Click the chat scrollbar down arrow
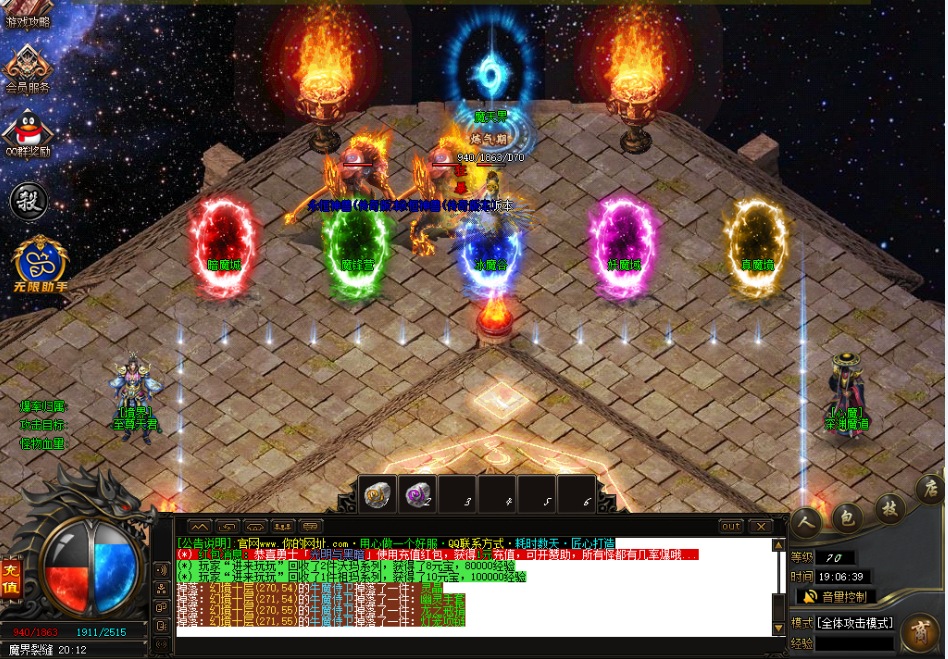Screen dimensions: 948x659 click(x=779, y=628)
